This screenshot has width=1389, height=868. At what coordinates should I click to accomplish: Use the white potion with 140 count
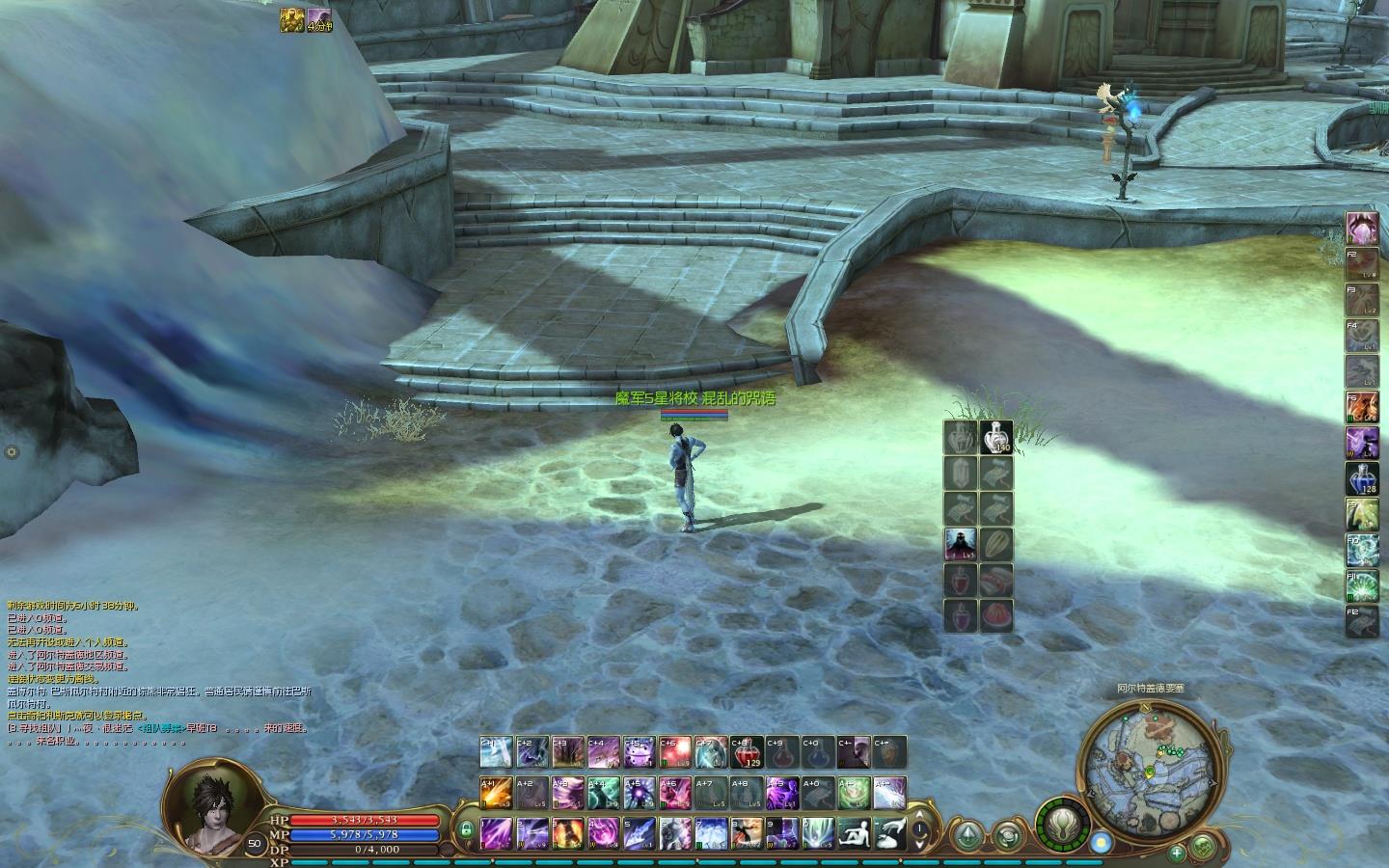[996, 437]
